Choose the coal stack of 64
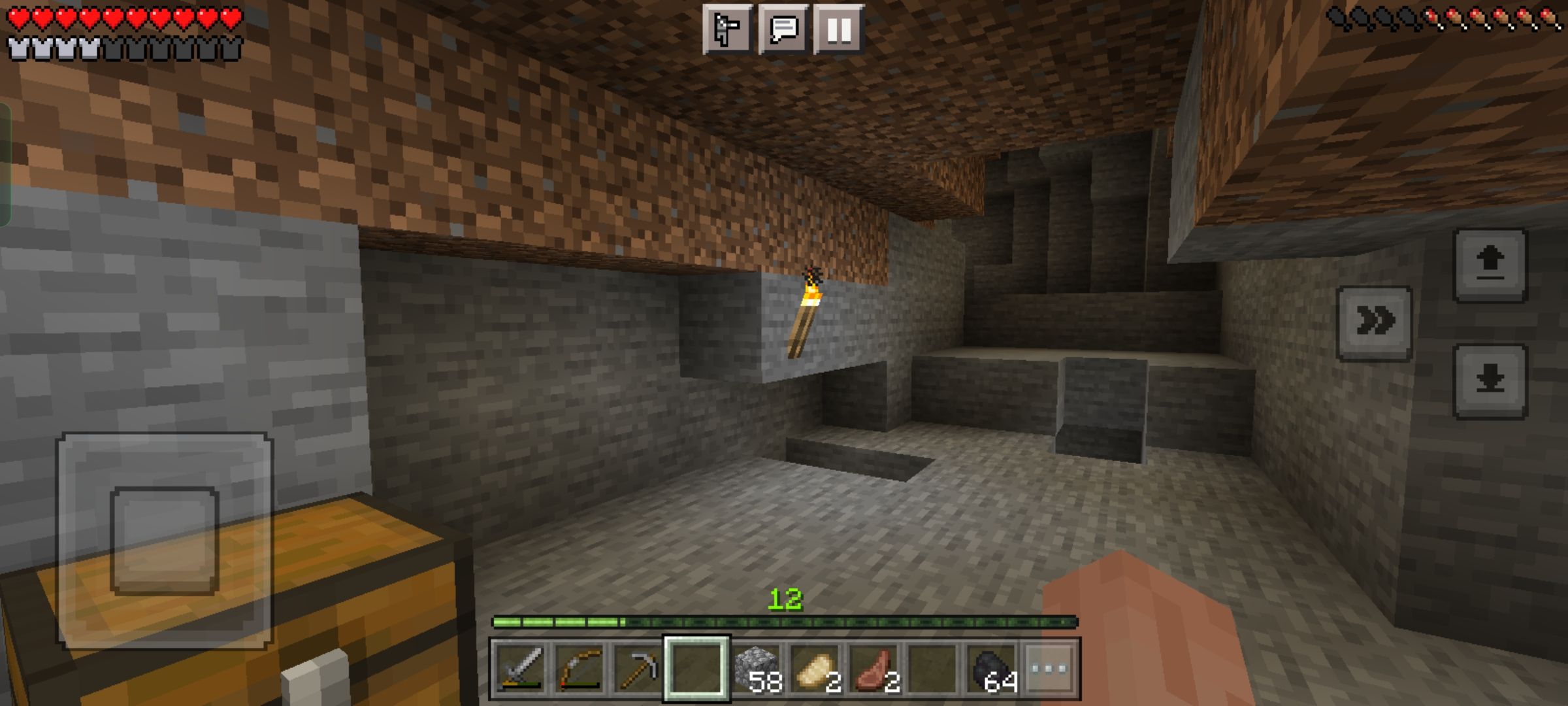1568x706 pixels. [x=991, y=669]
